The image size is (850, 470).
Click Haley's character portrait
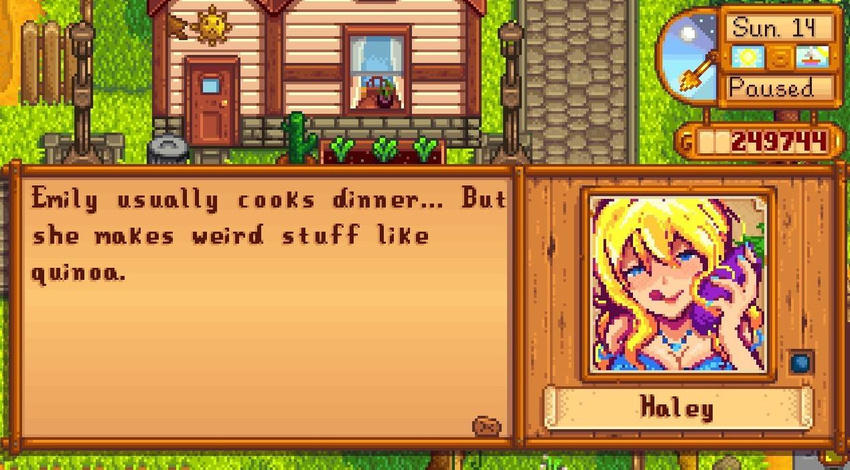678,284
